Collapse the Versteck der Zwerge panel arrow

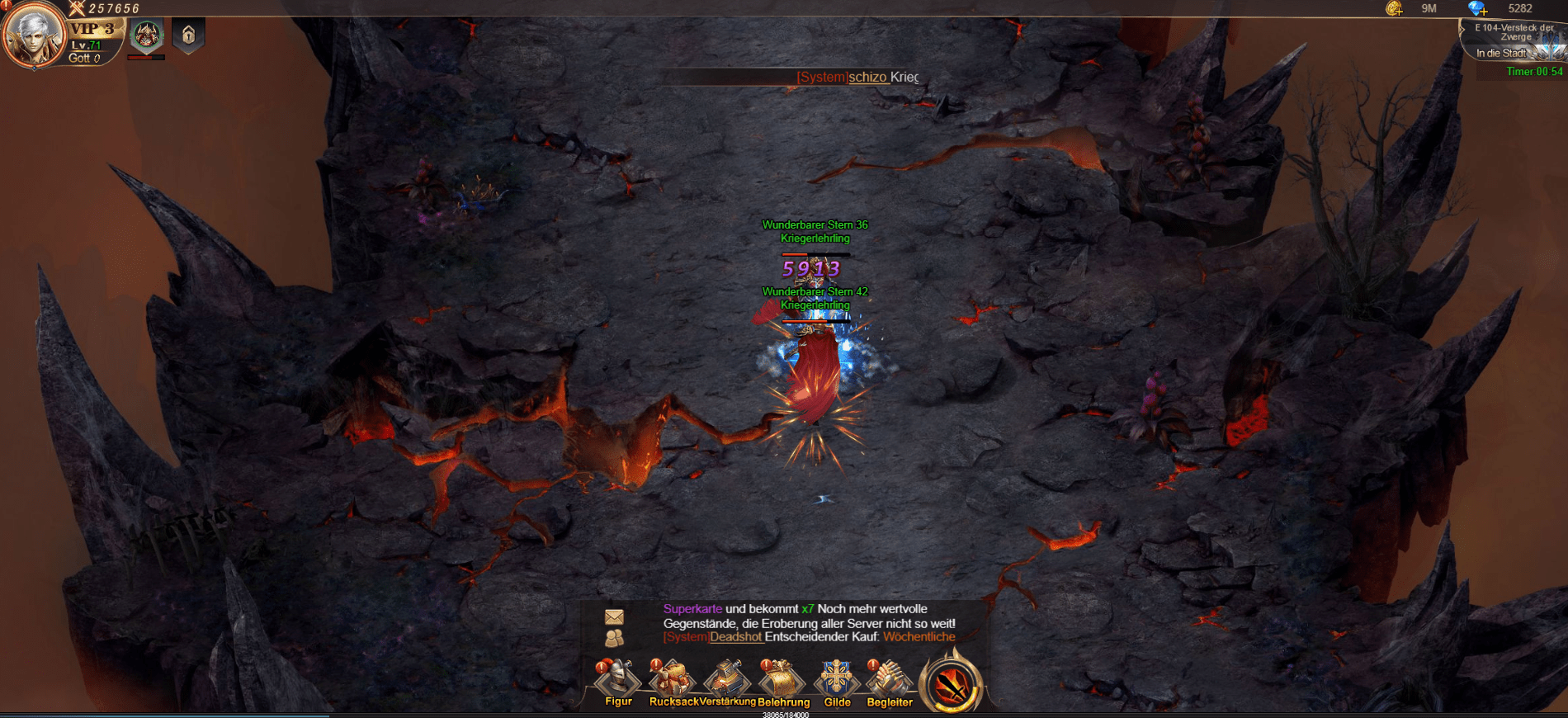(x=1463, y=29)
